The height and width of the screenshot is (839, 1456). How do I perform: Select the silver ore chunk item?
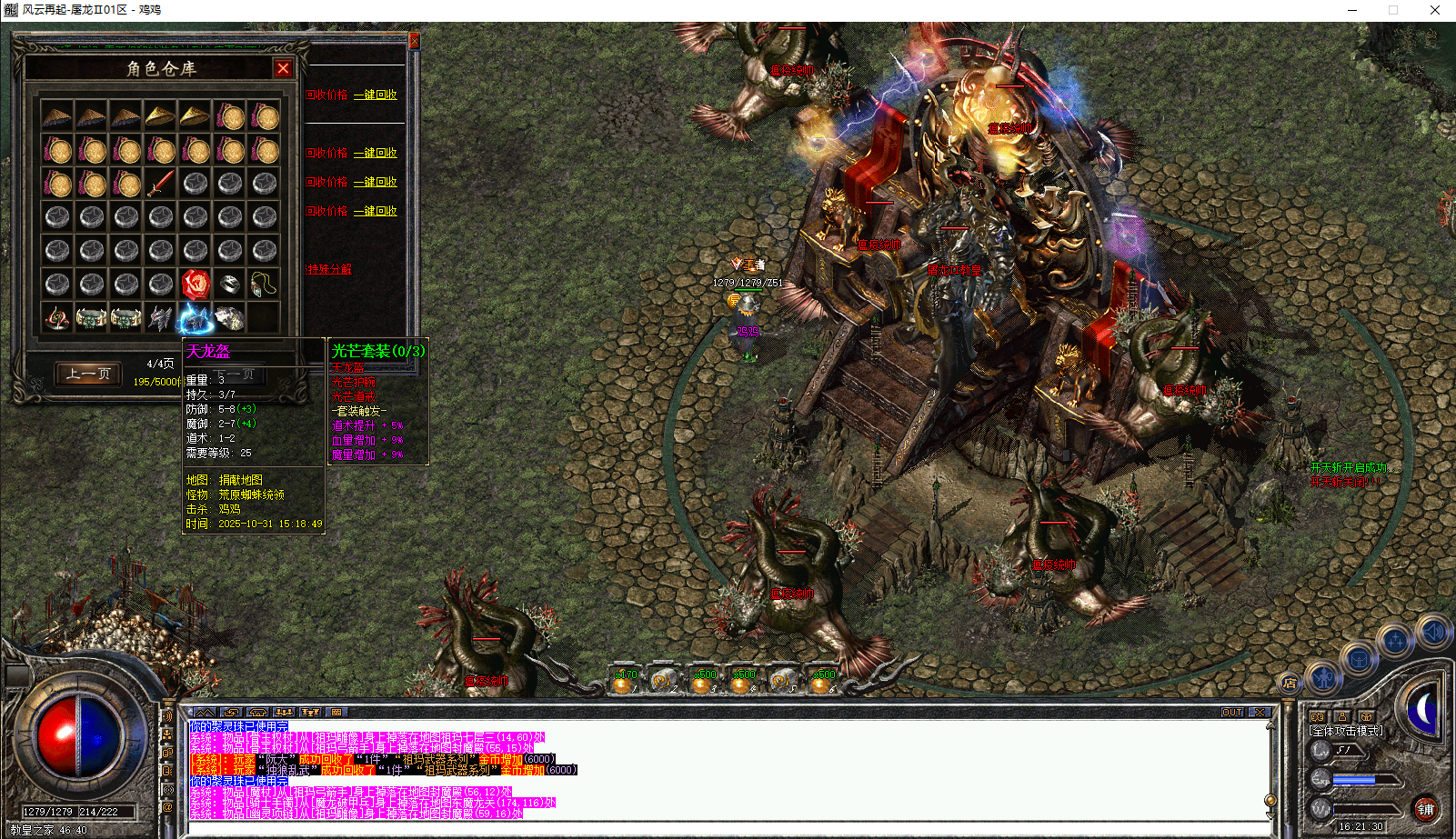click(230, 318)
